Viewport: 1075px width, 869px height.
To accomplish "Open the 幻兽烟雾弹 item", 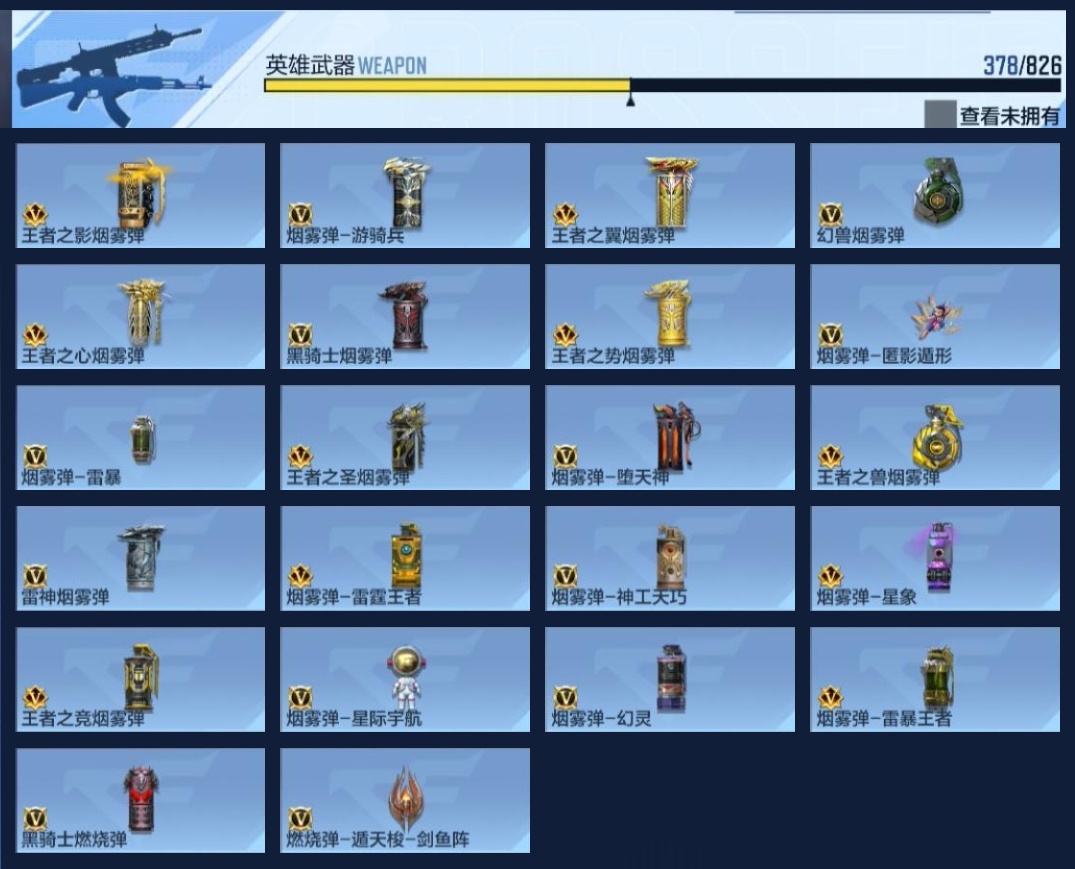I will click(935, 195).
